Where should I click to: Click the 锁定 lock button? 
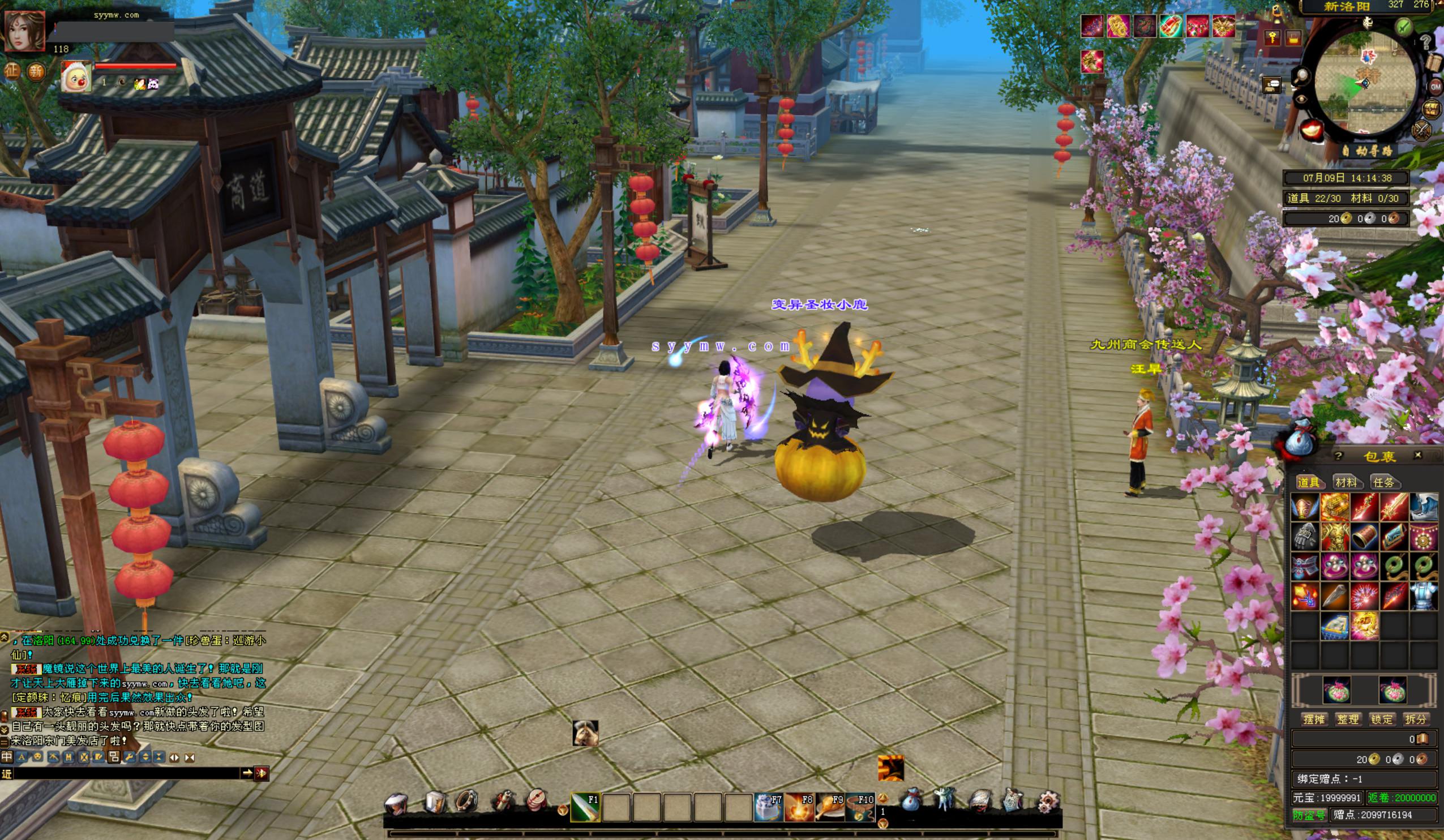click(x=1382, y=719)
